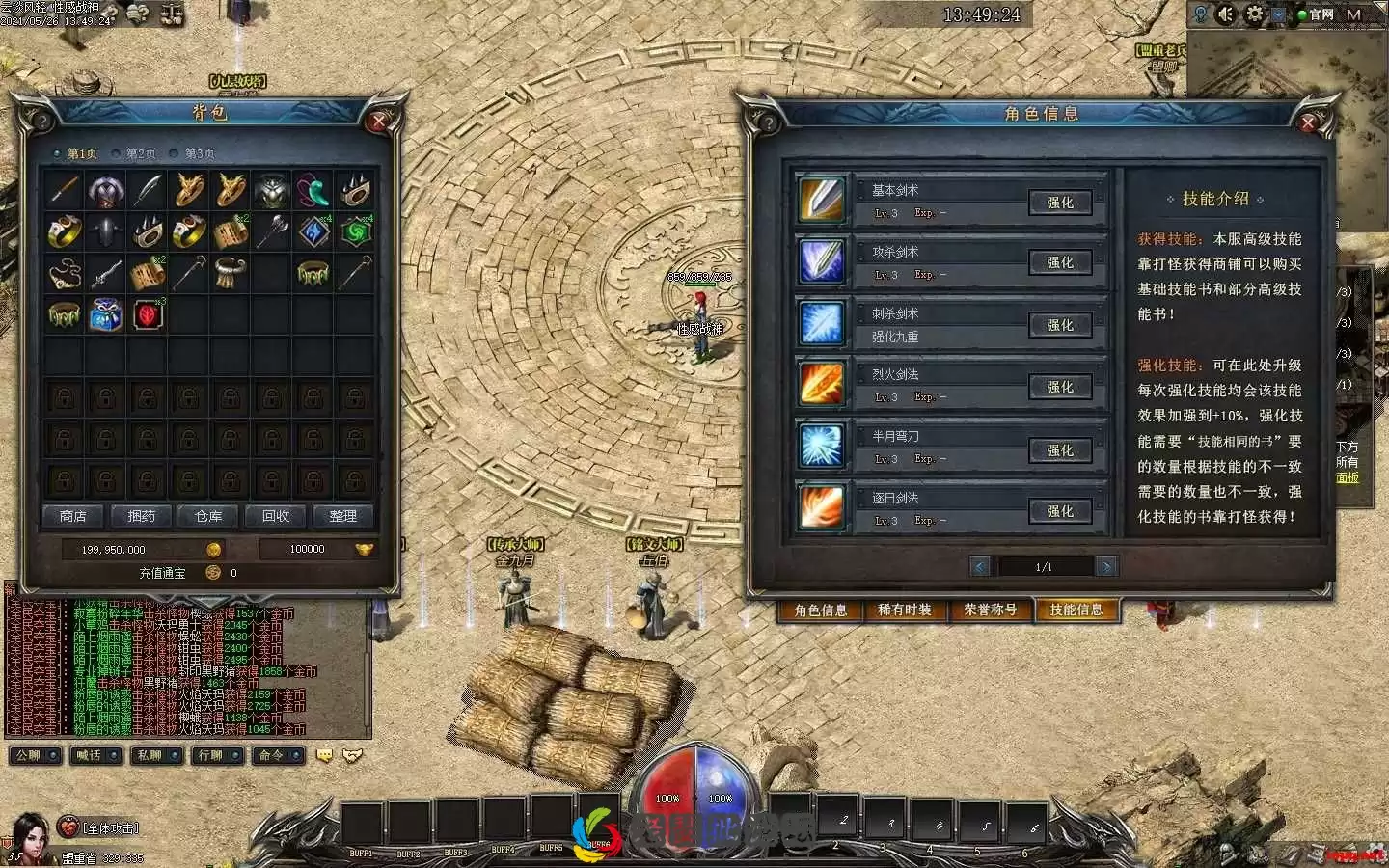Upgrade the 逐日剑法 skill via 强化
Screen dimensions: 1389x868
(1059, 511)
